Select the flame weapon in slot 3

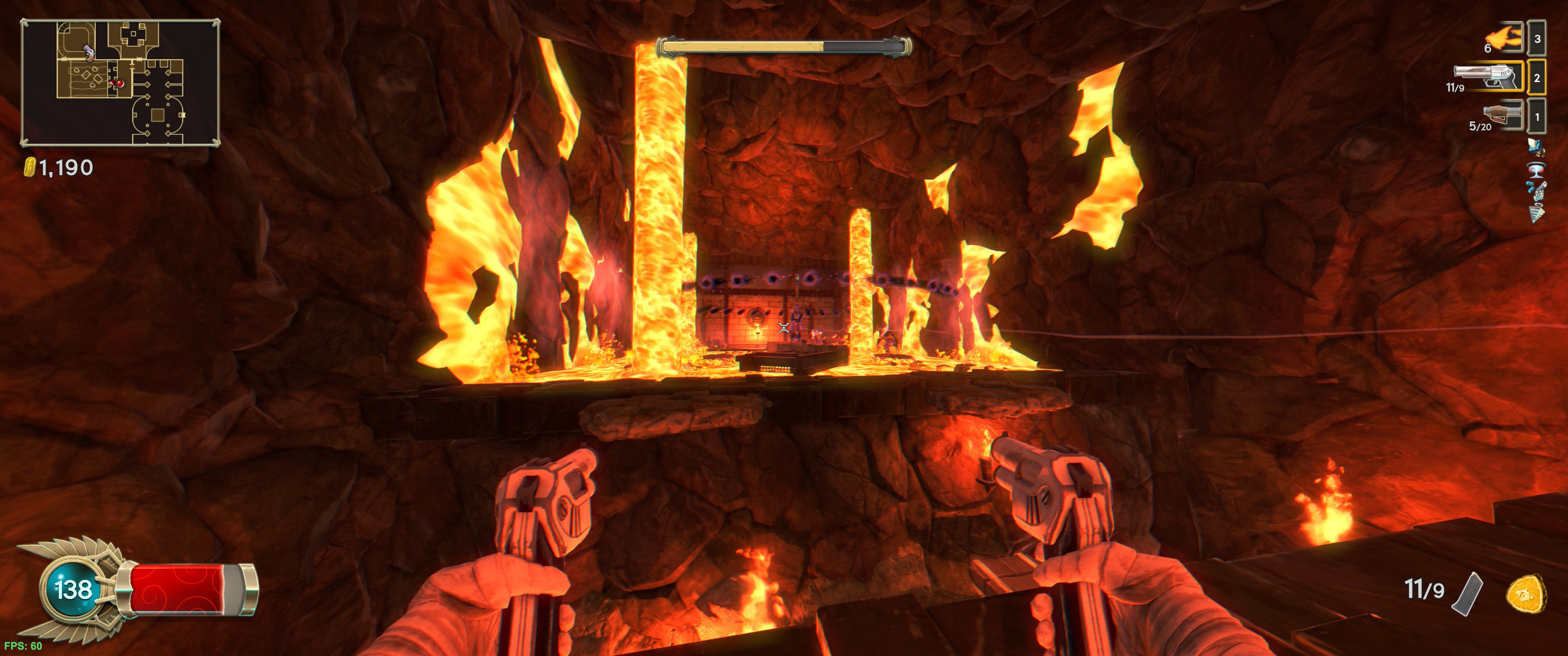point(1505,39)
